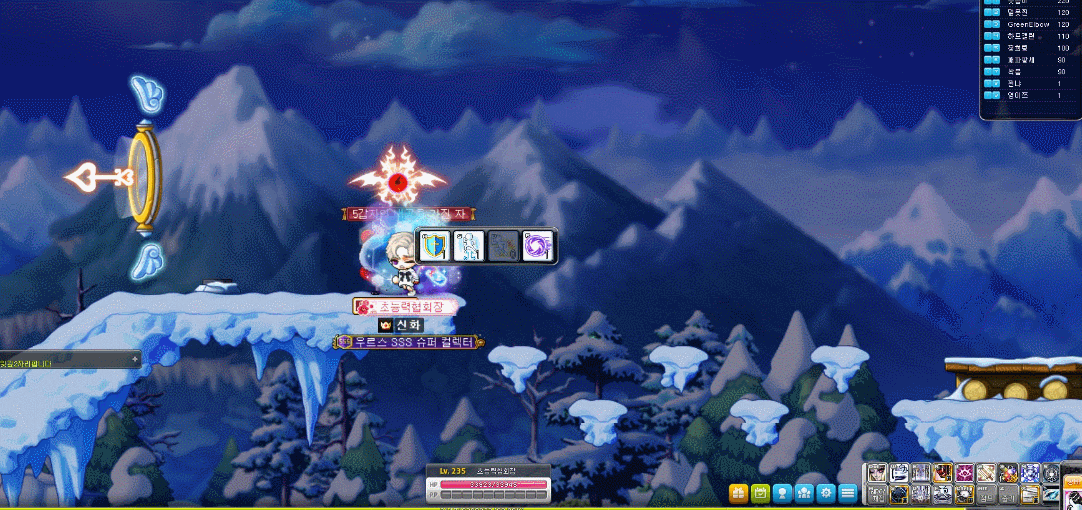The width and height of the screenshot is (1082, 510).
Task: Open the gear settings button
Action: point(826,492)
